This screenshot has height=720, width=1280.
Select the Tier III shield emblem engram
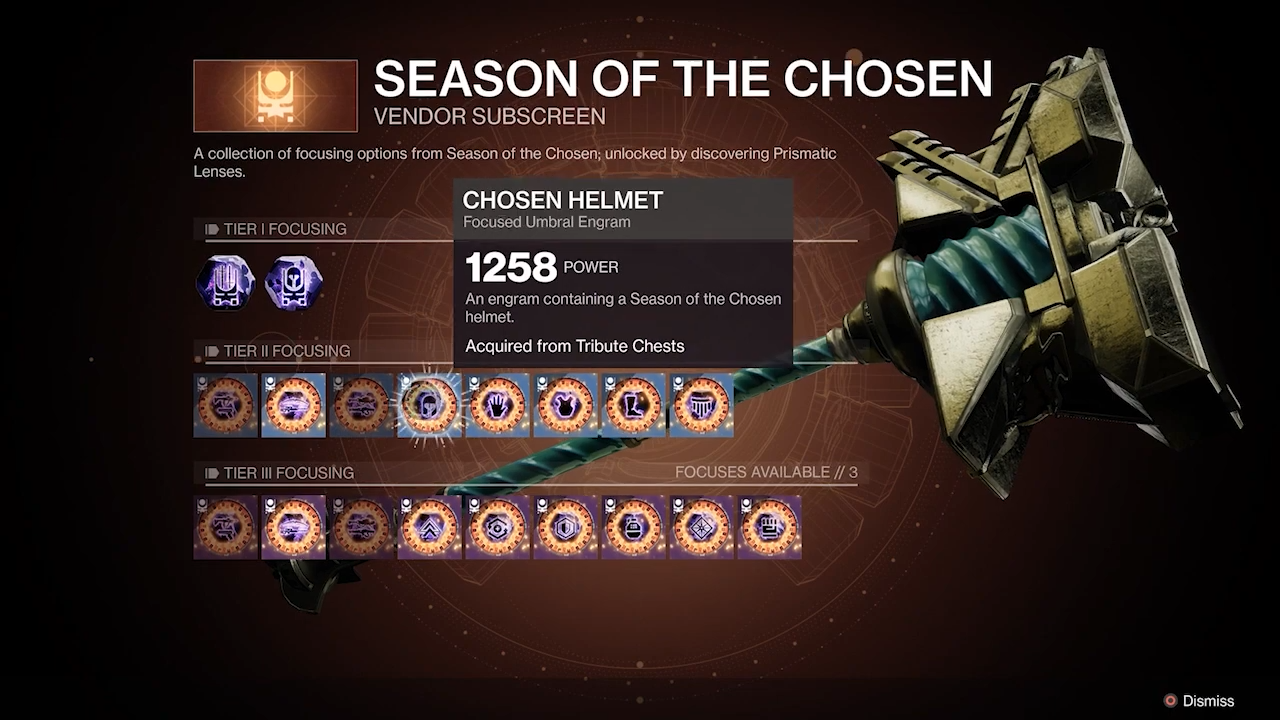(x=565, y=528)
